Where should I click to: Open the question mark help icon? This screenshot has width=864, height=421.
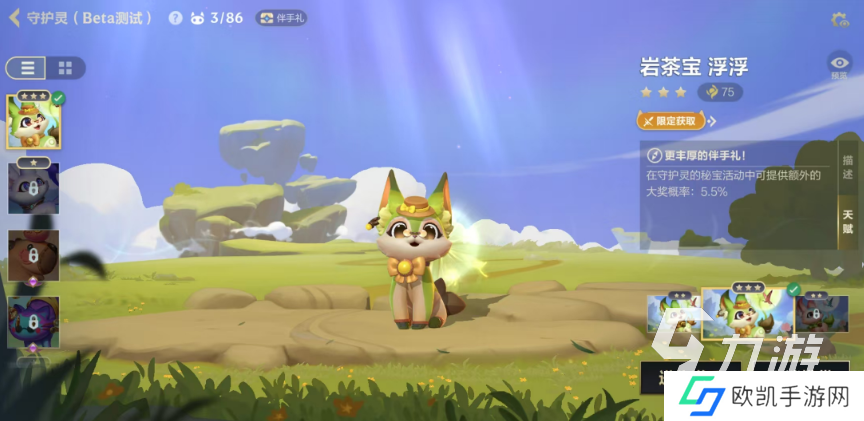coord(176,18)
